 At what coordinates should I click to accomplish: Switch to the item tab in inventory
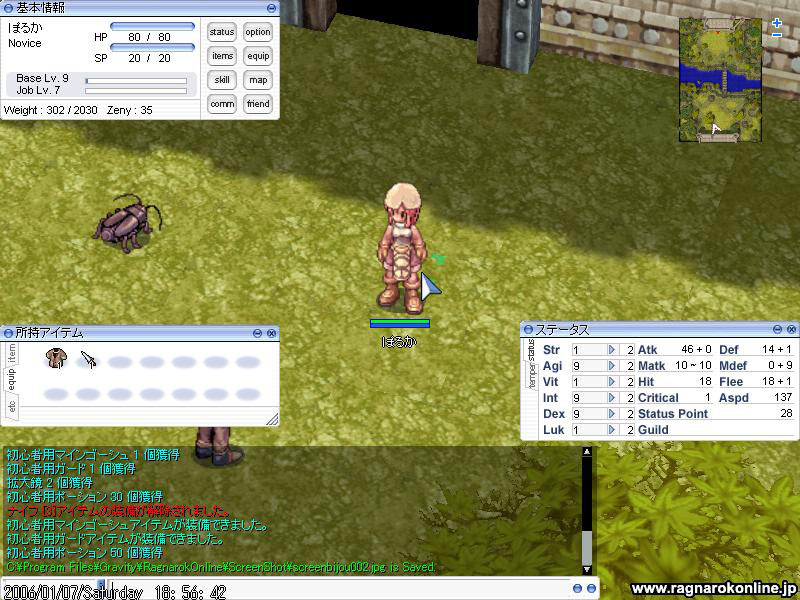click(12, 352)
